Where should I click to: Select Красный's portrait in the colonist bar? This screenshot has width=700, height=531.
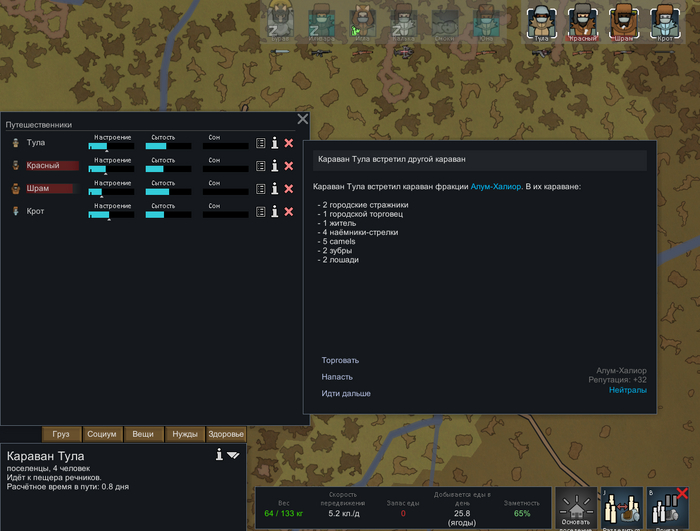pyautogui.click(x=583, y=22)
